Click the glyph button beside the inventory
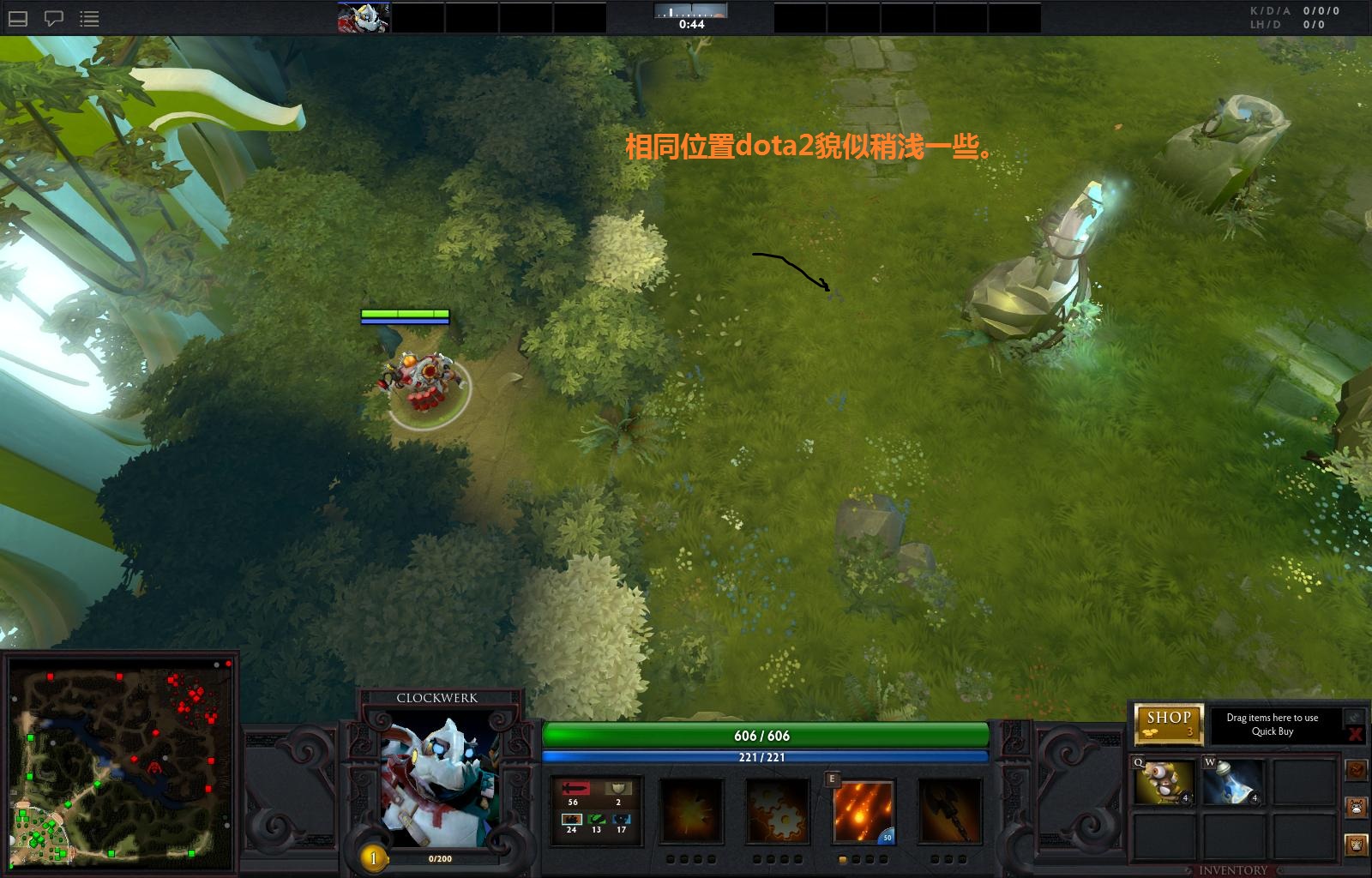1372x878 pixels. point(1356,769)
